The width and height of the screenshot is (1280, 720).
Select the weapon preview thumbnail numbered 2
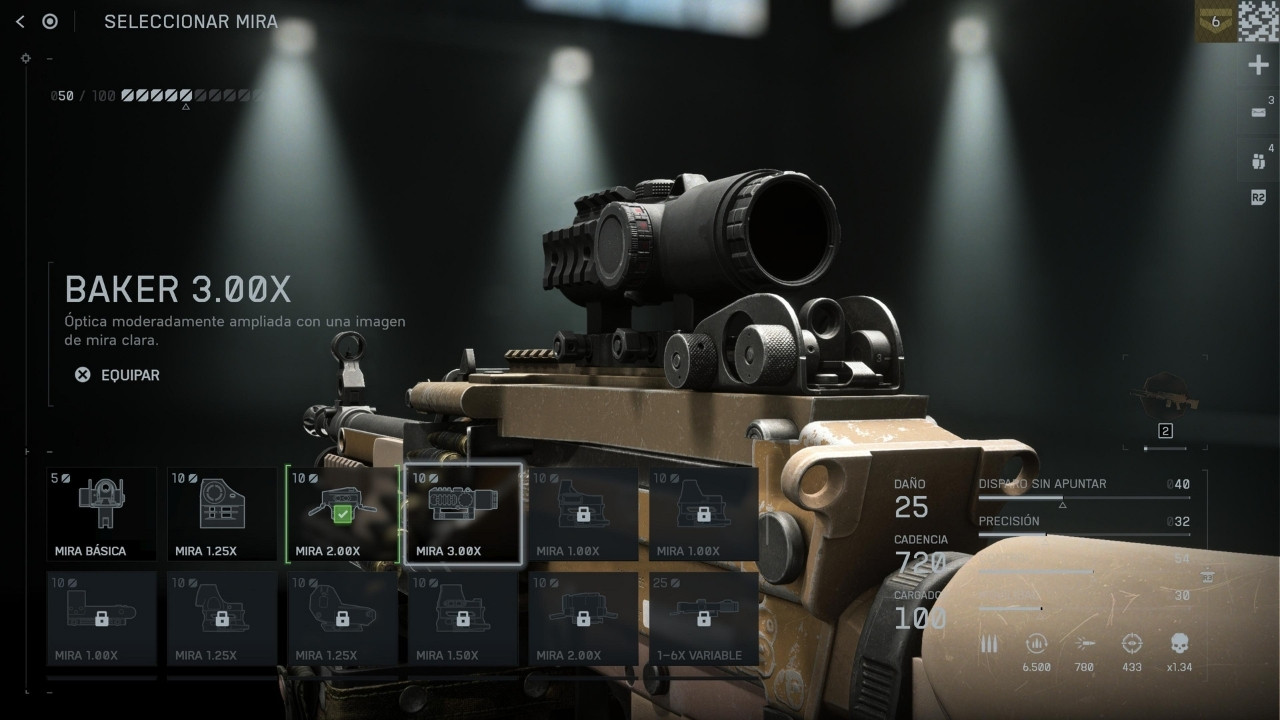point(1165,403)
